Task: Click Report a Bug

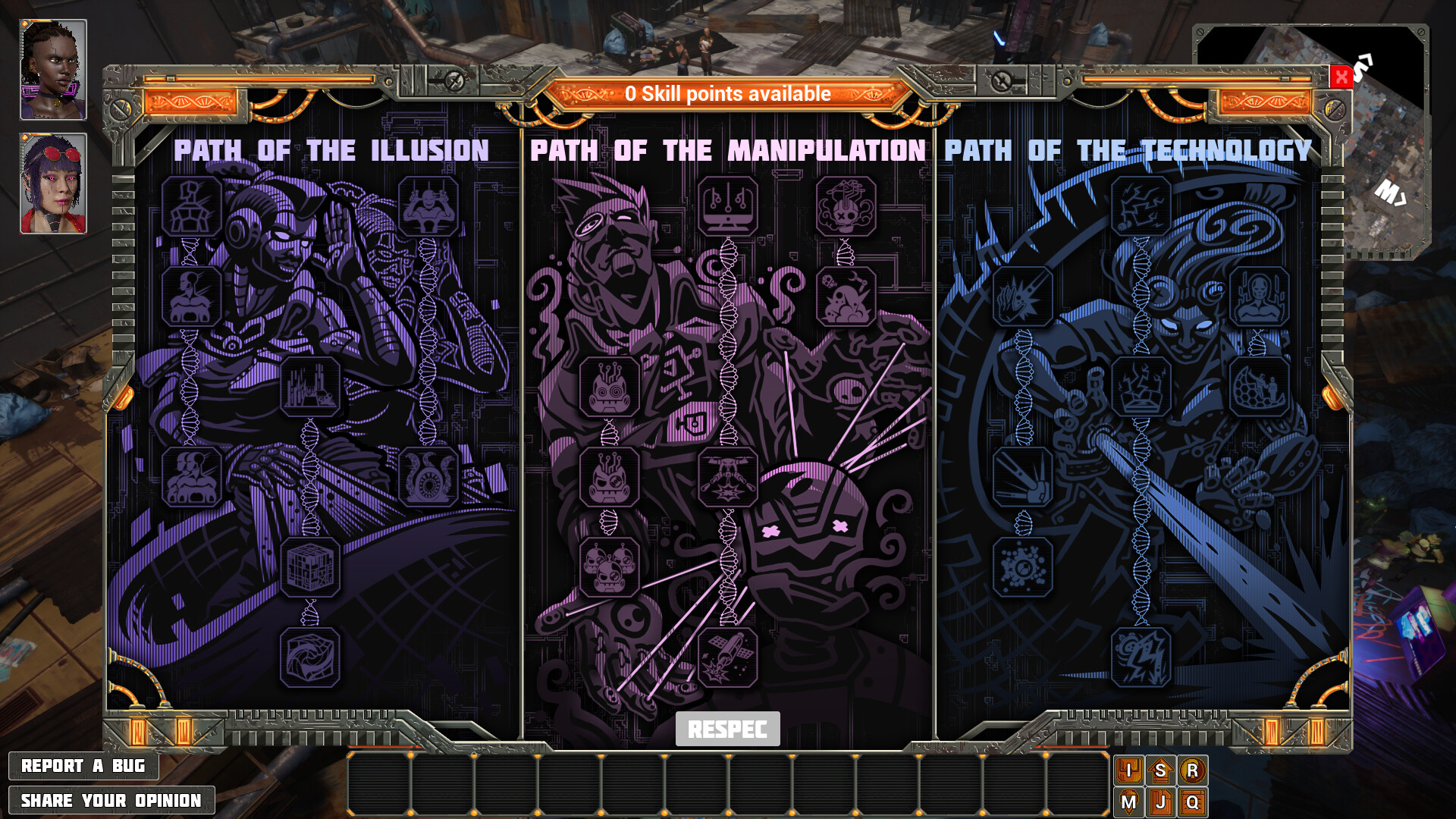Action: tap(83, 766)
